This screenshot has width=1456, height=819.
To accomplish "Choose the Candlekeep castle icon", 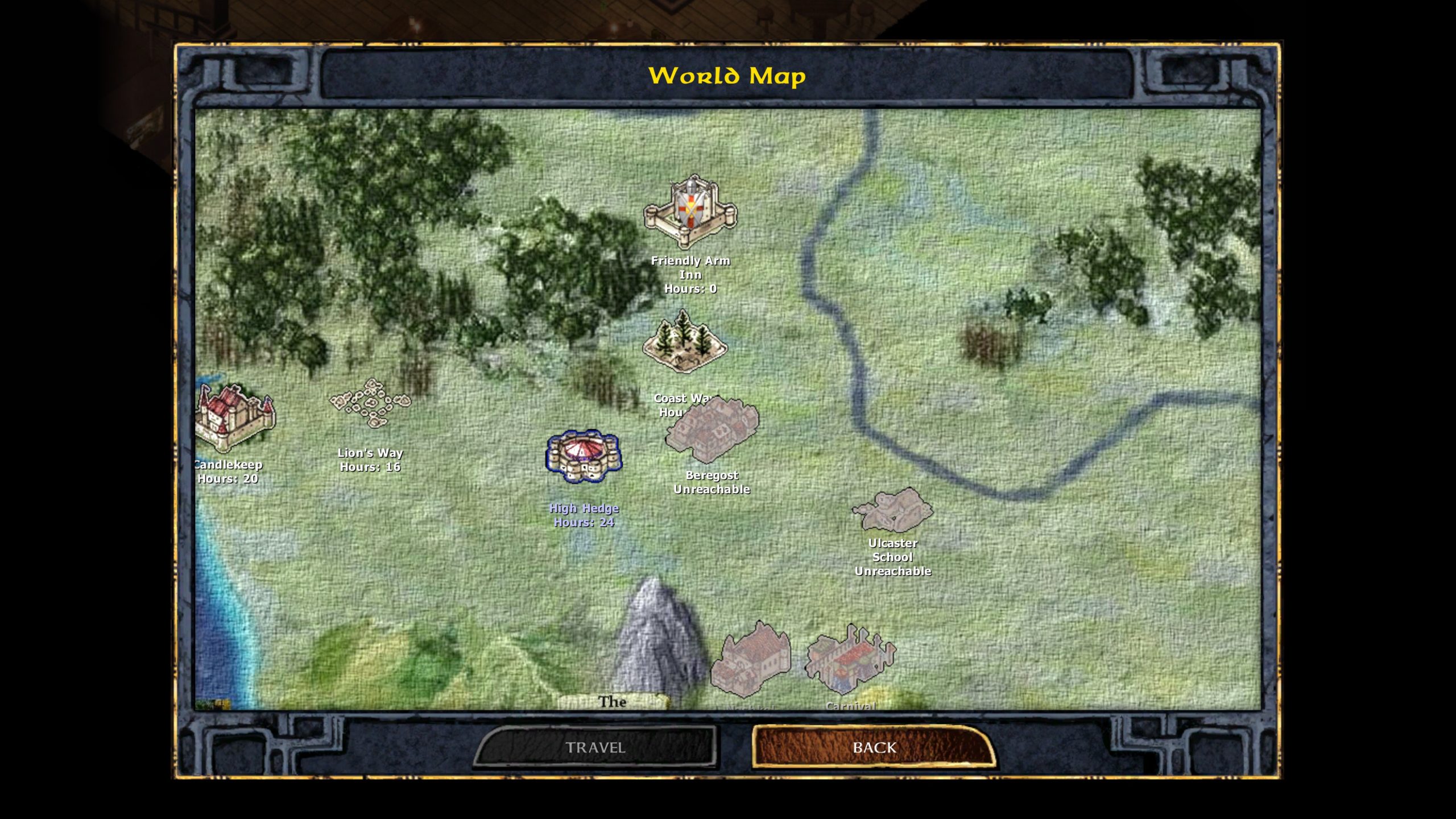I will tap(233, 418).
